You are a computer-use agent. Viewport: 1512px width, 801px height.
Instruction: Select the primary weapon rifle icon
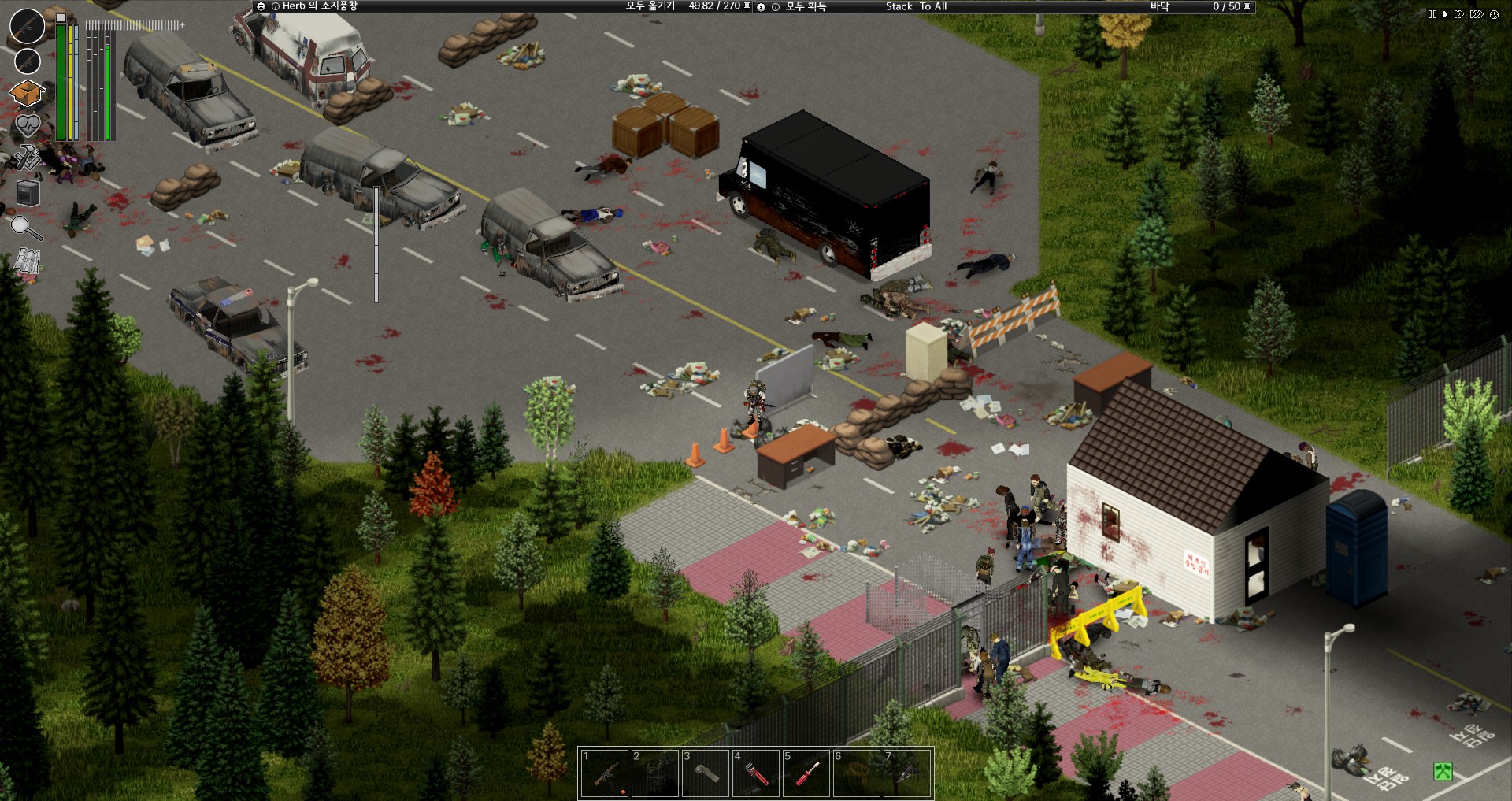pyautogui.click(x=27, y=26)
